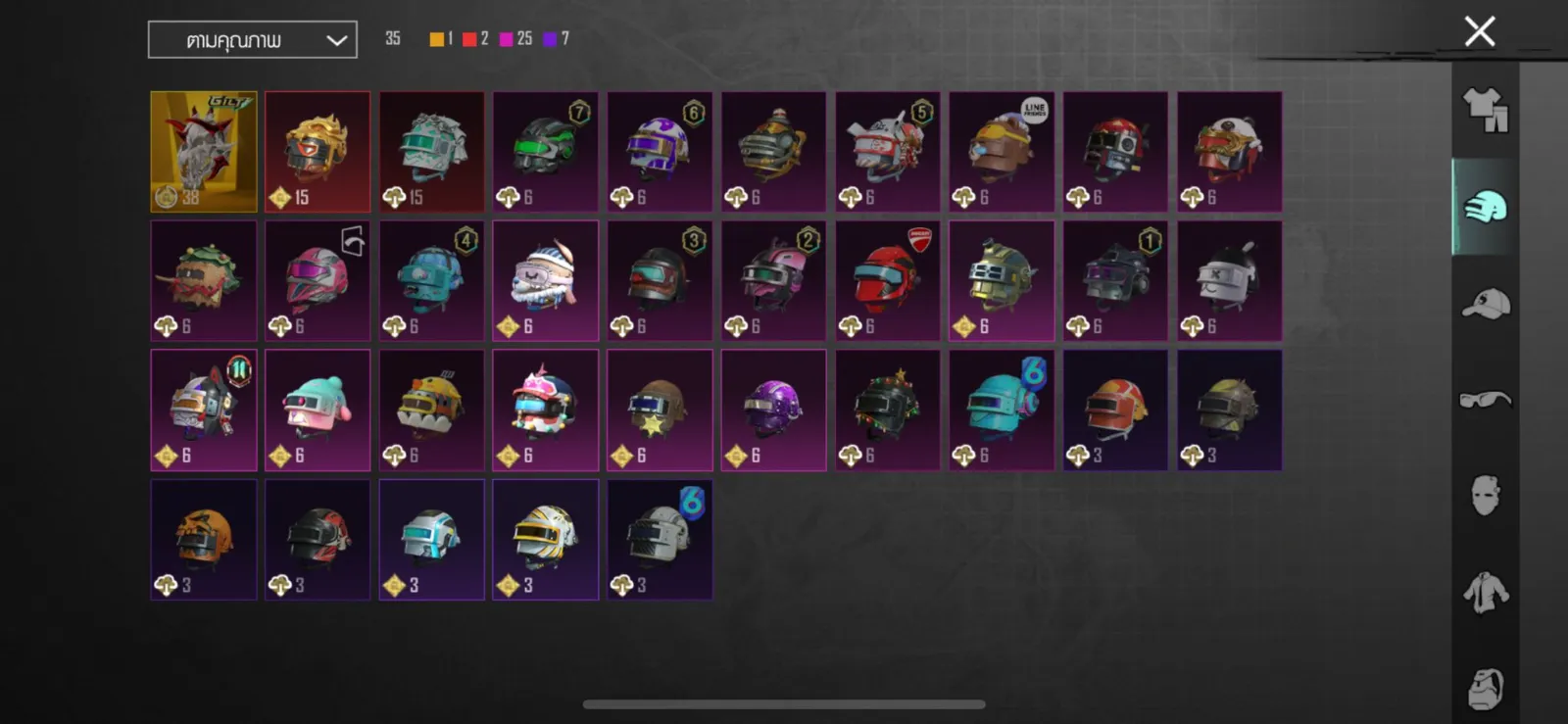The width and height of the screenshot is (1568, 724).
Task: Open the sort-by-quality dropdown
Action: click(253, 40)
